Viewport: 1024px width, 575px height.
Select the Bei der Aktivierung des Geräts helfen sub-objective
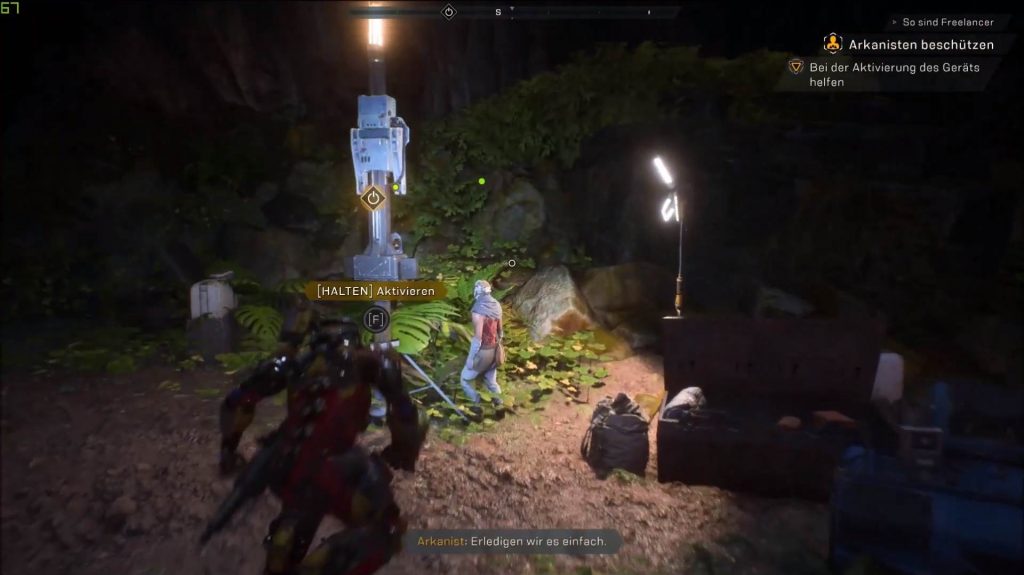[x=894, y=74]
